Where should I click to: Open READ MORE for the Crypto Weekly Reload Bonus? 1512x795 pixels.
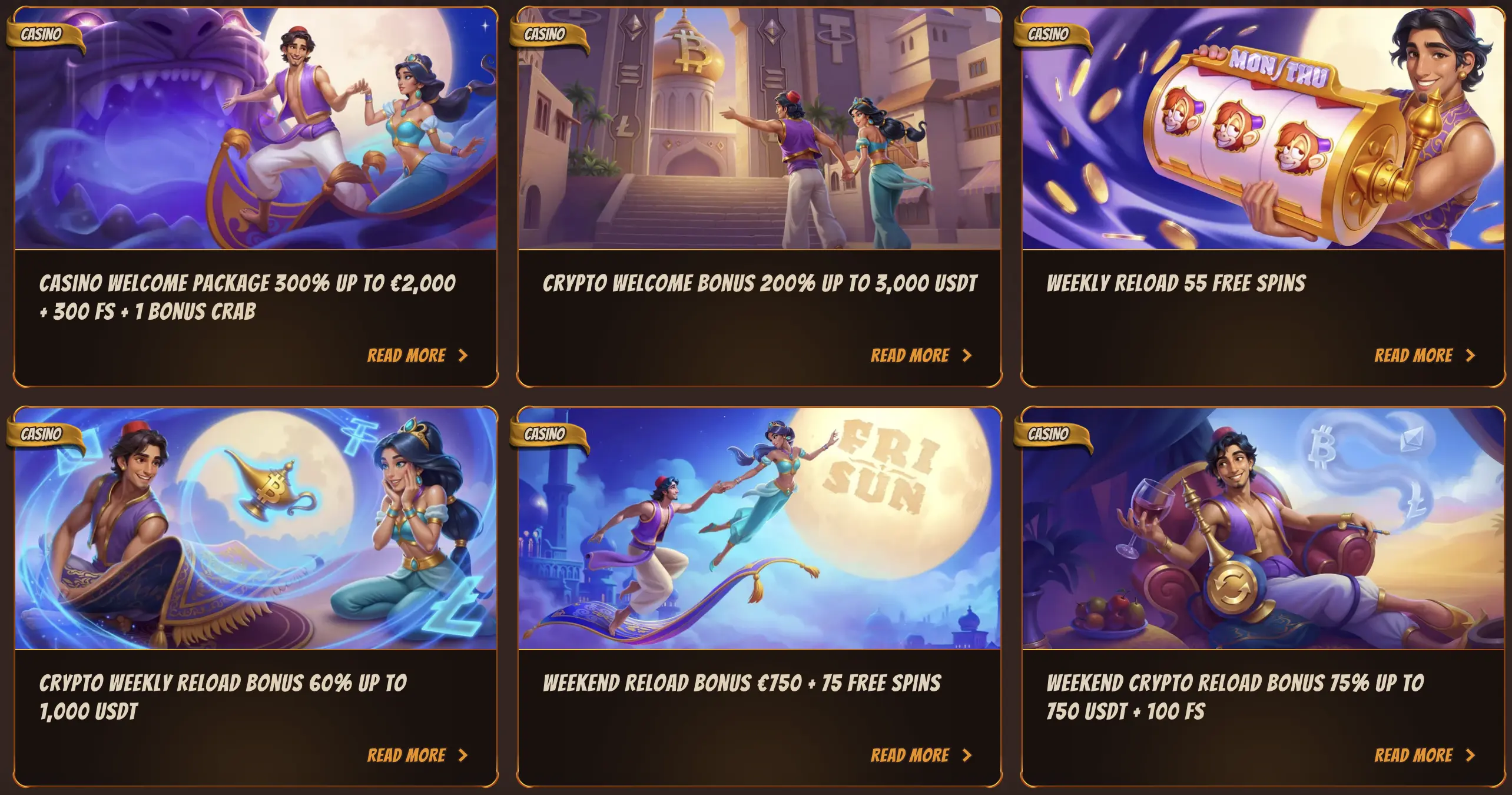(407, 756)
